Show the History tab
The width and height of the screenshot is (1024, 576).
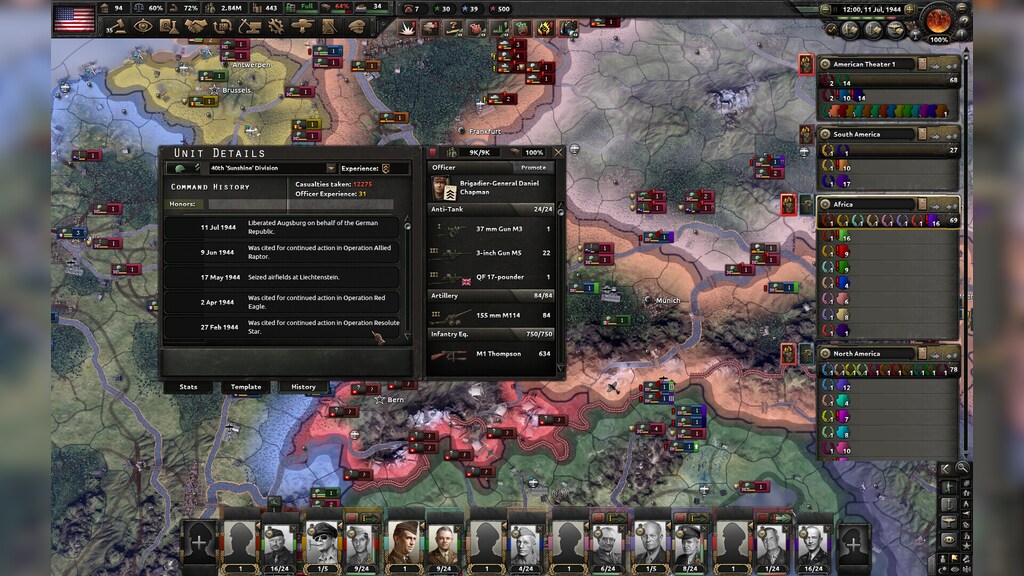303,387
